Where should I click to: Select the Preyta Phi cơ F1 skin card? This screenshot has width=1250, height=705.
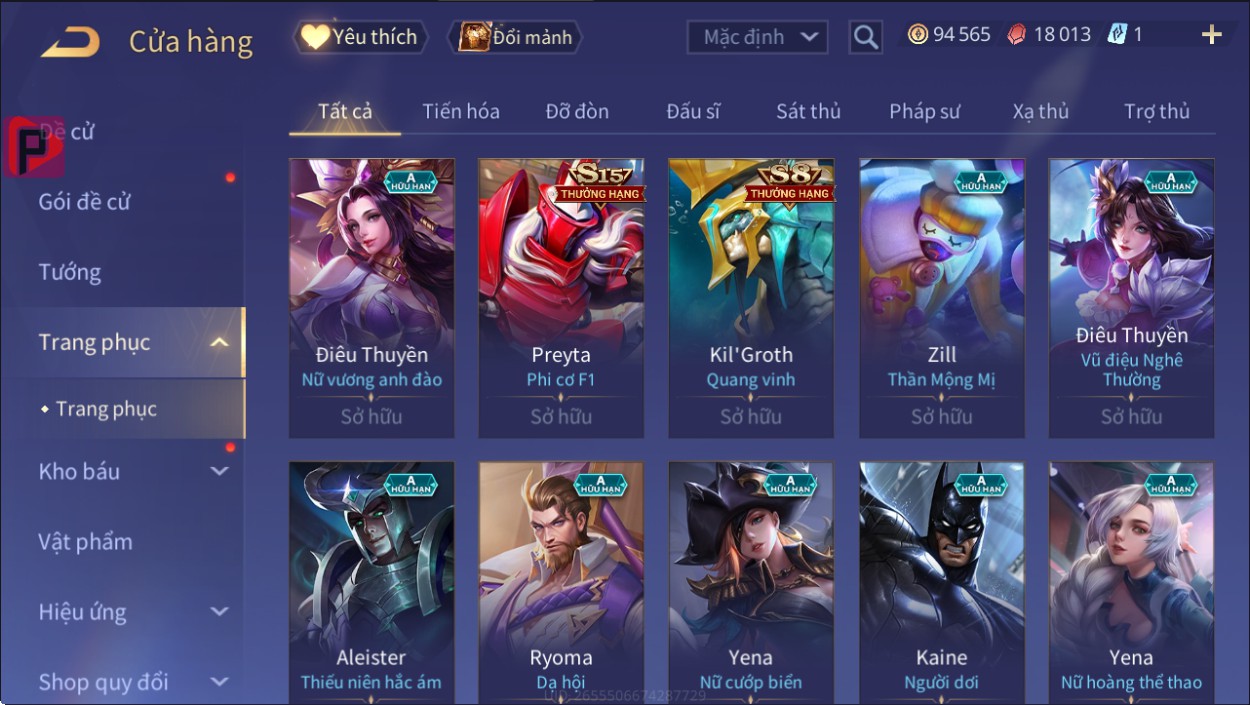coord(561,298)
